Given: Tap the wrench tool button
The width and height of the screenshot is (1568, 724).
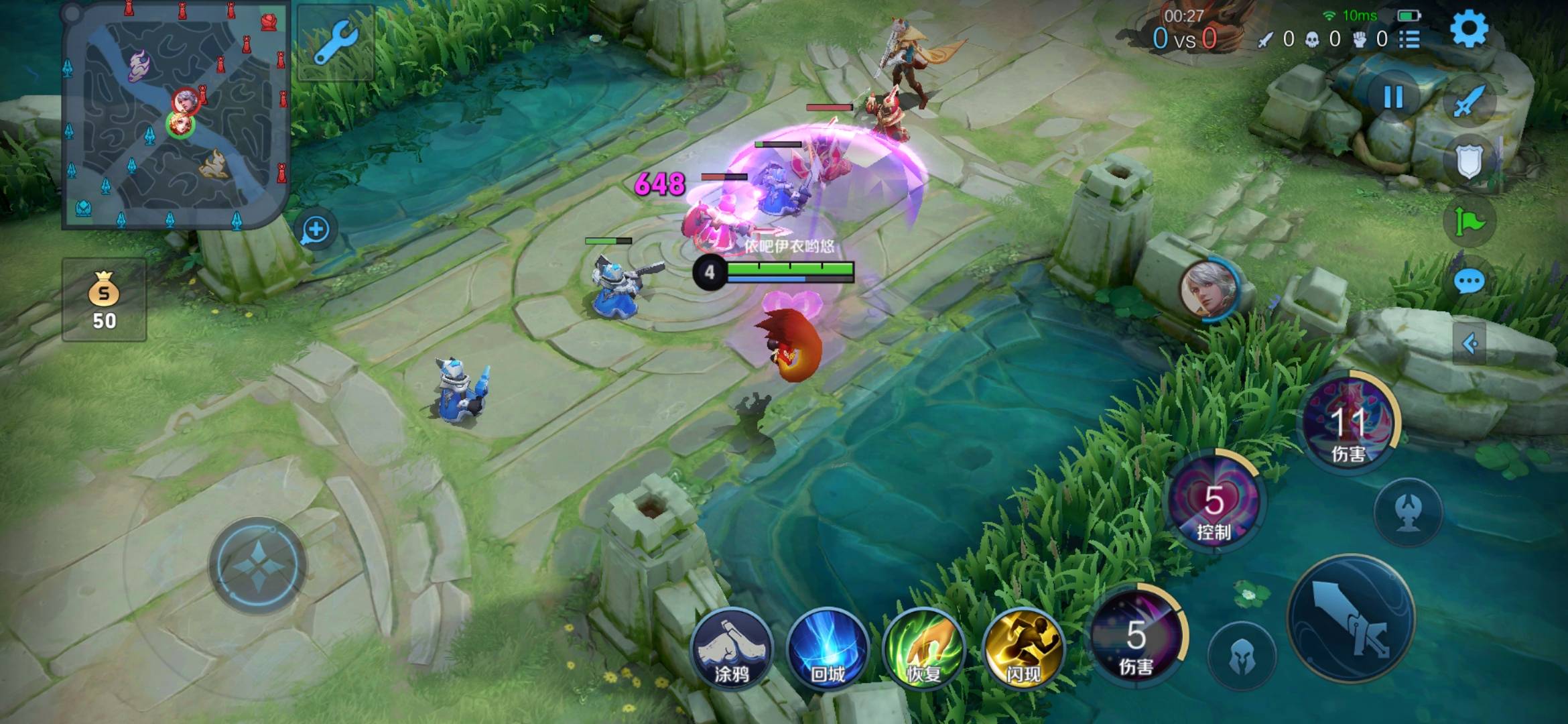Looking at the screenshot, I should tap(335, 42).
